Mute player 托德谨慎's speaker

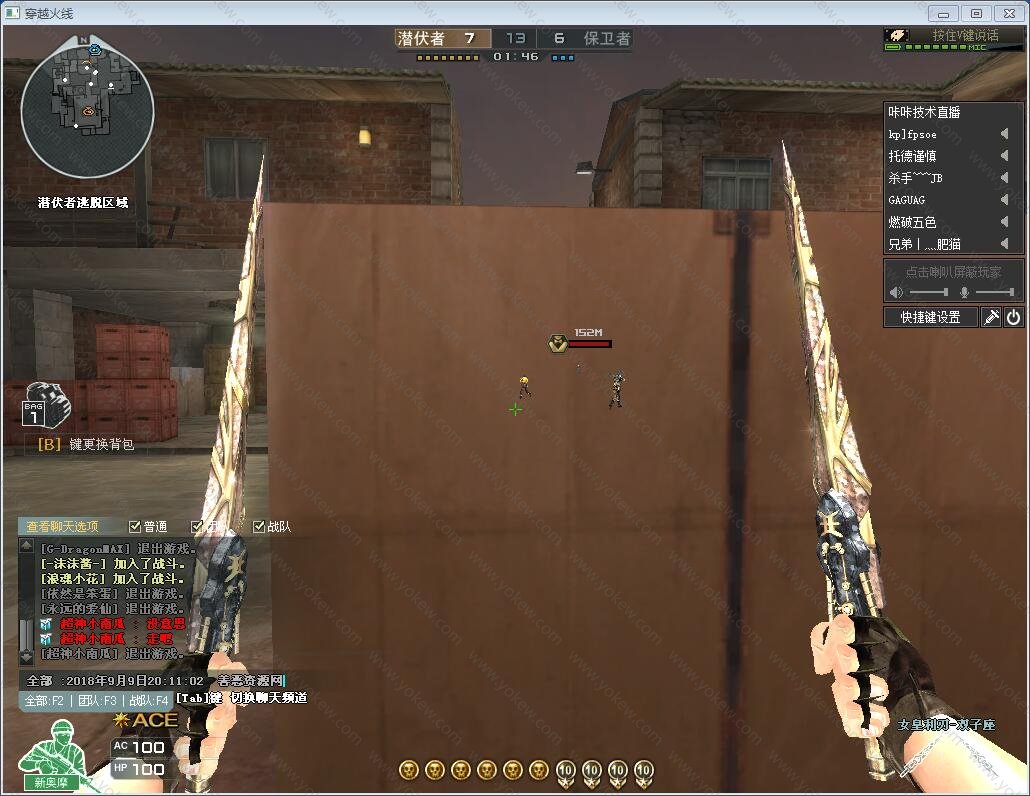[x=1004, y=156]
